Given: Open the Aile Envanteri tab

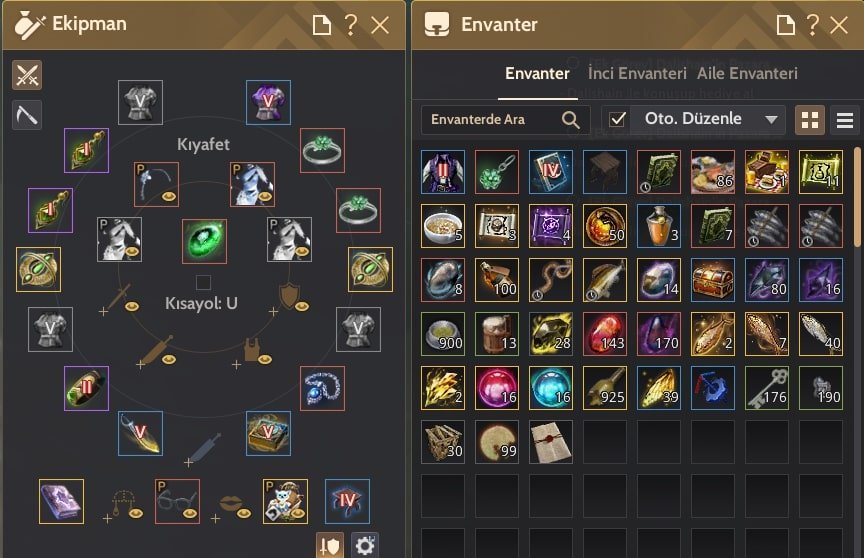Looking at the screenshot, I should [x=748, y=73].
